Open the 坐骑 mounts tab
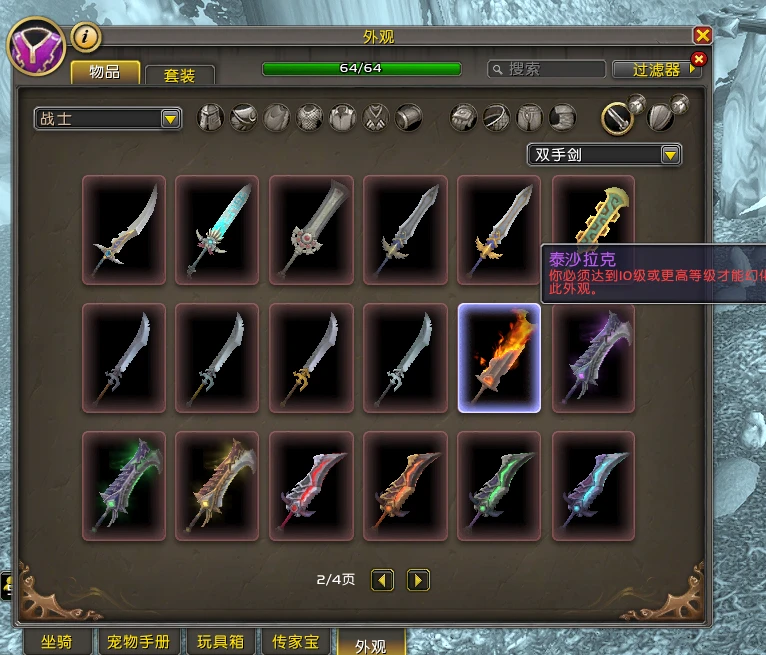766x655 pixels. pos(56,641)
